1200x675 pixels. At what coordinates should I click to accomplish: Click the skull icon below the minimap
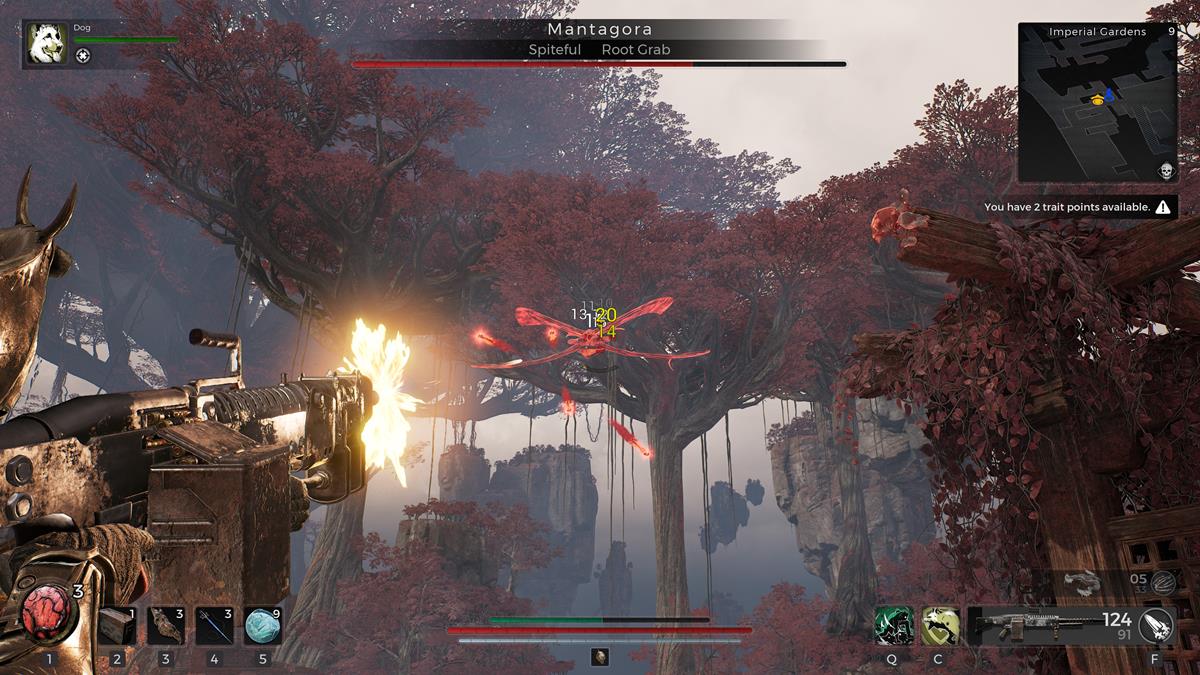(x=1166, y=171)
